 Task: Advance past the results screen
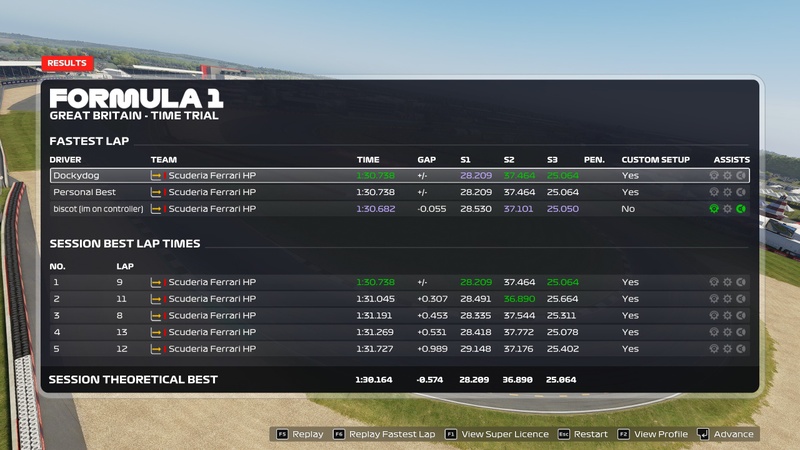tap(727, 435)
